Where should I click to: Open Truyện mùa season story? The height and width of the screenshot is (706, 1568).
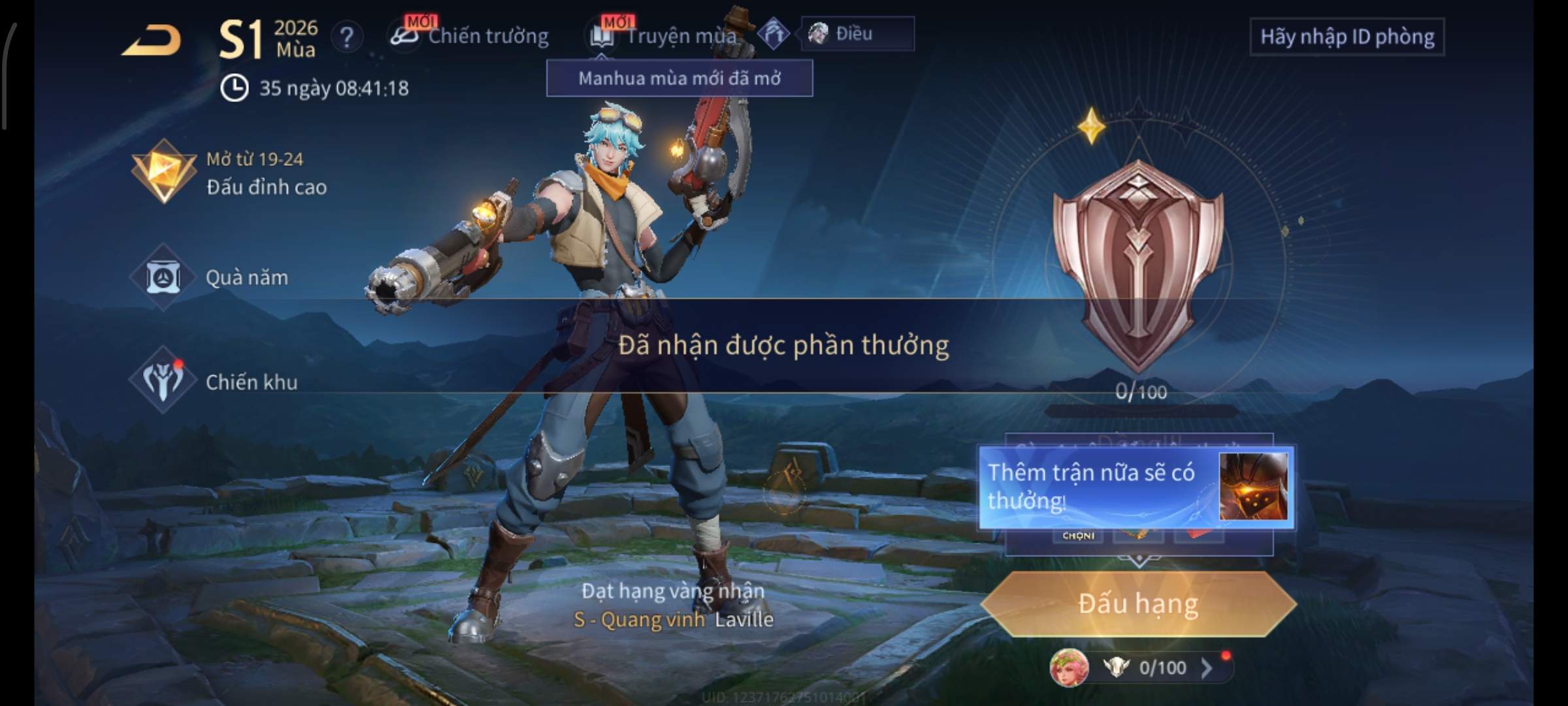point(666,36)
